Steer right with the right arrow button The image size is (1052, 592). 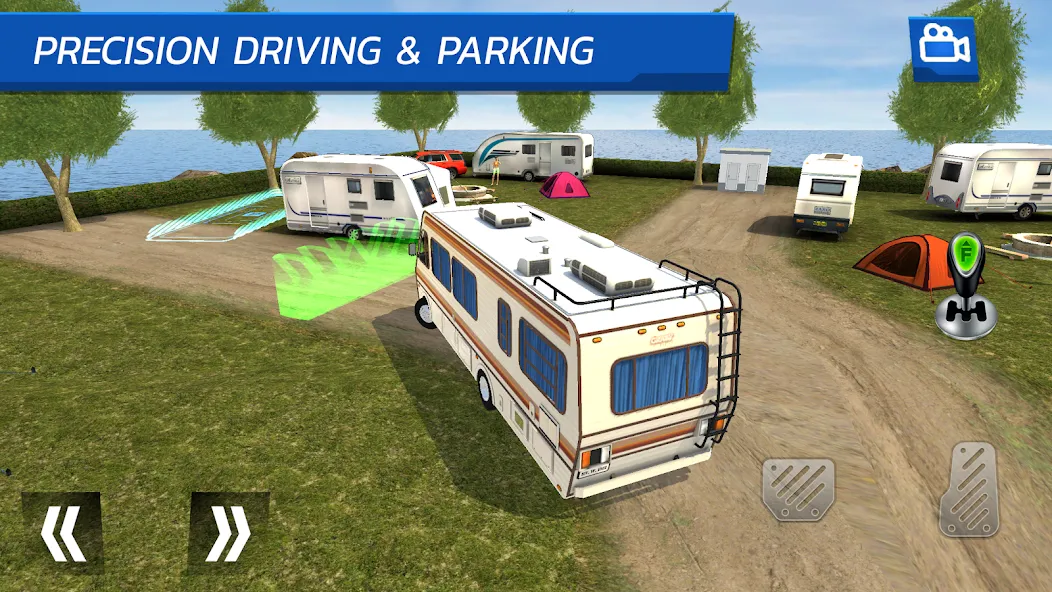tap(229, 532)
